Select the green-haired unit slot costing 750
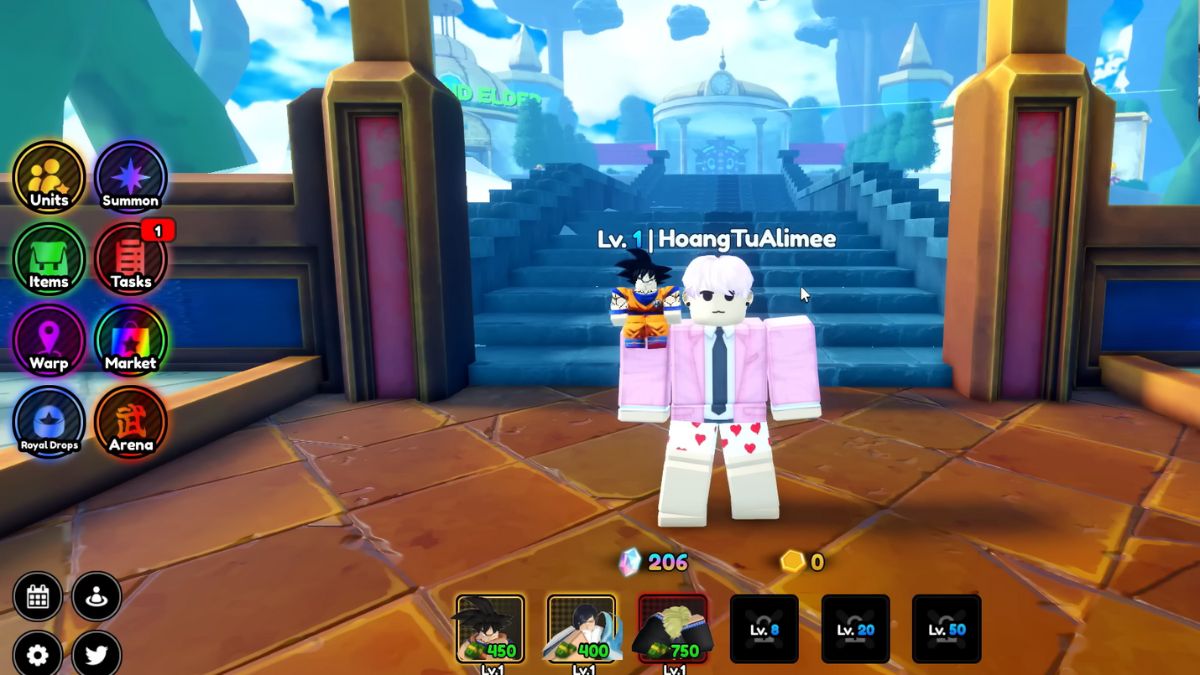 pos(673,629)
